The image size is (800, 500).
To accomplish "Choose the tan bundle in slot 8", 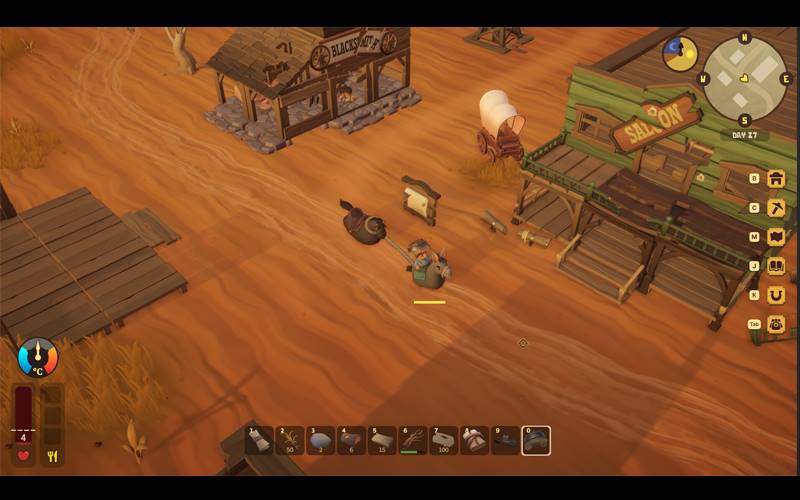I will click(x=474, y=440).
